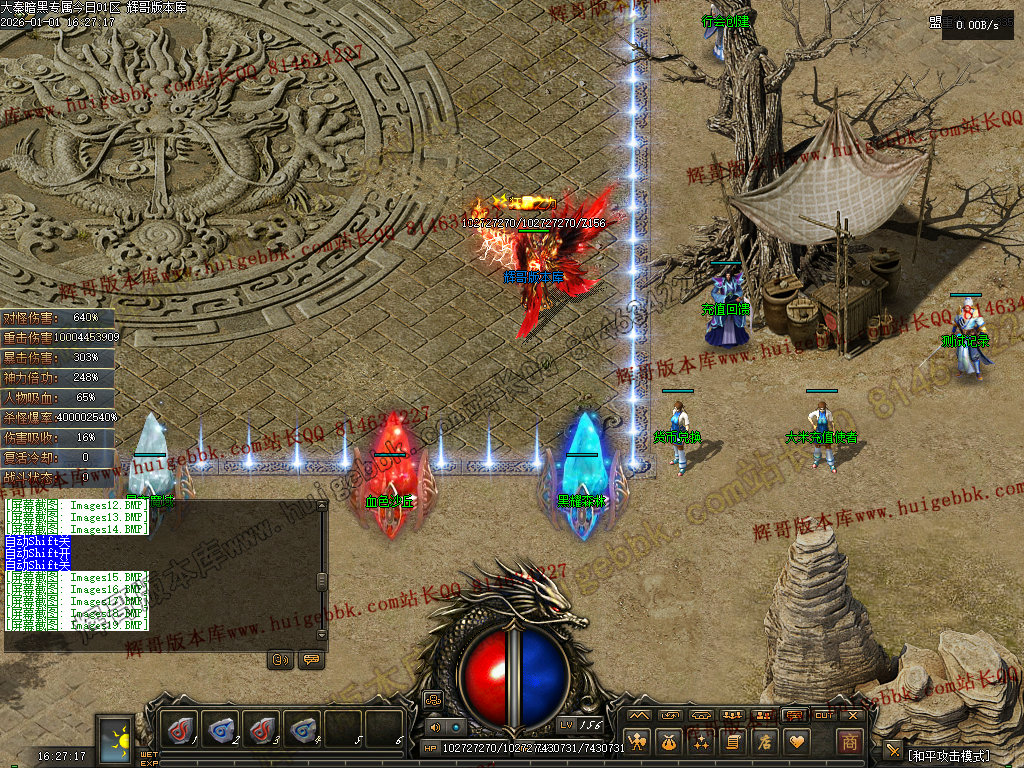Viewport: 1024px width, 768px height.
Task: Use the blue rune in hotbar slot 2
Action: [x=221, y=730]
